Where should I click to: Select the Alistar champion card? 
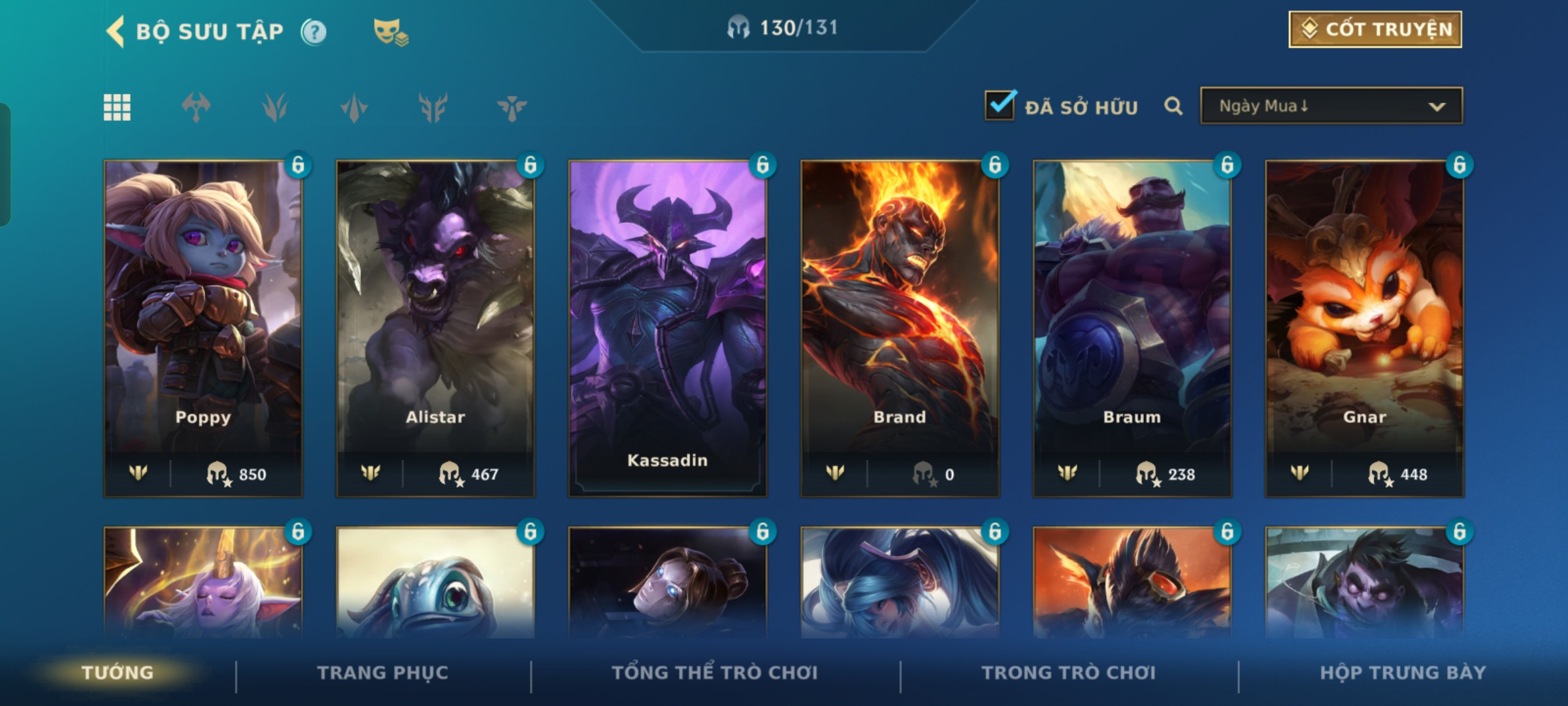435,327
